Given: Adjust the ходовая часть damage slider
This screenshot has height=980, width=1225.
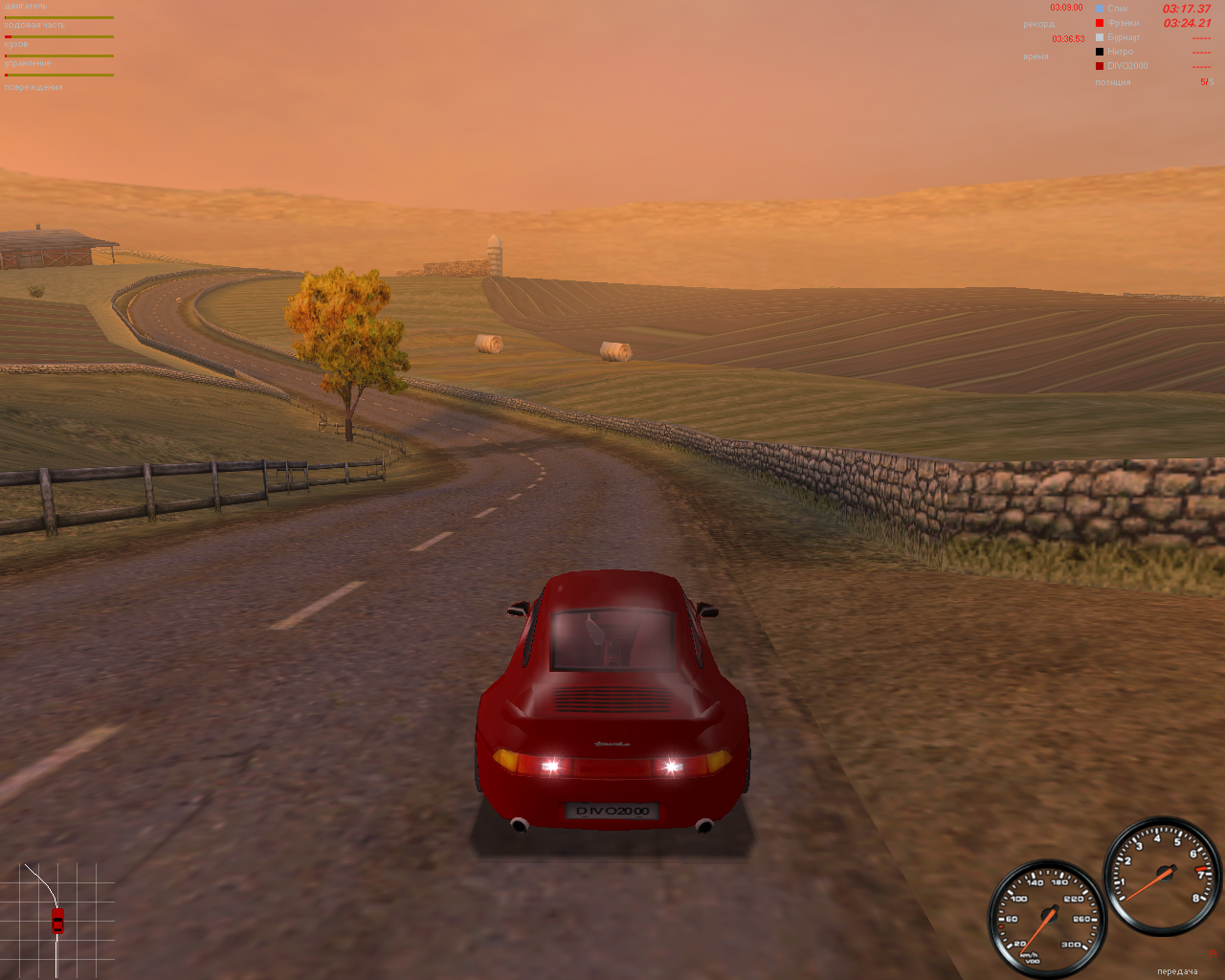Looking at the screenshot, I should point(57,36).
